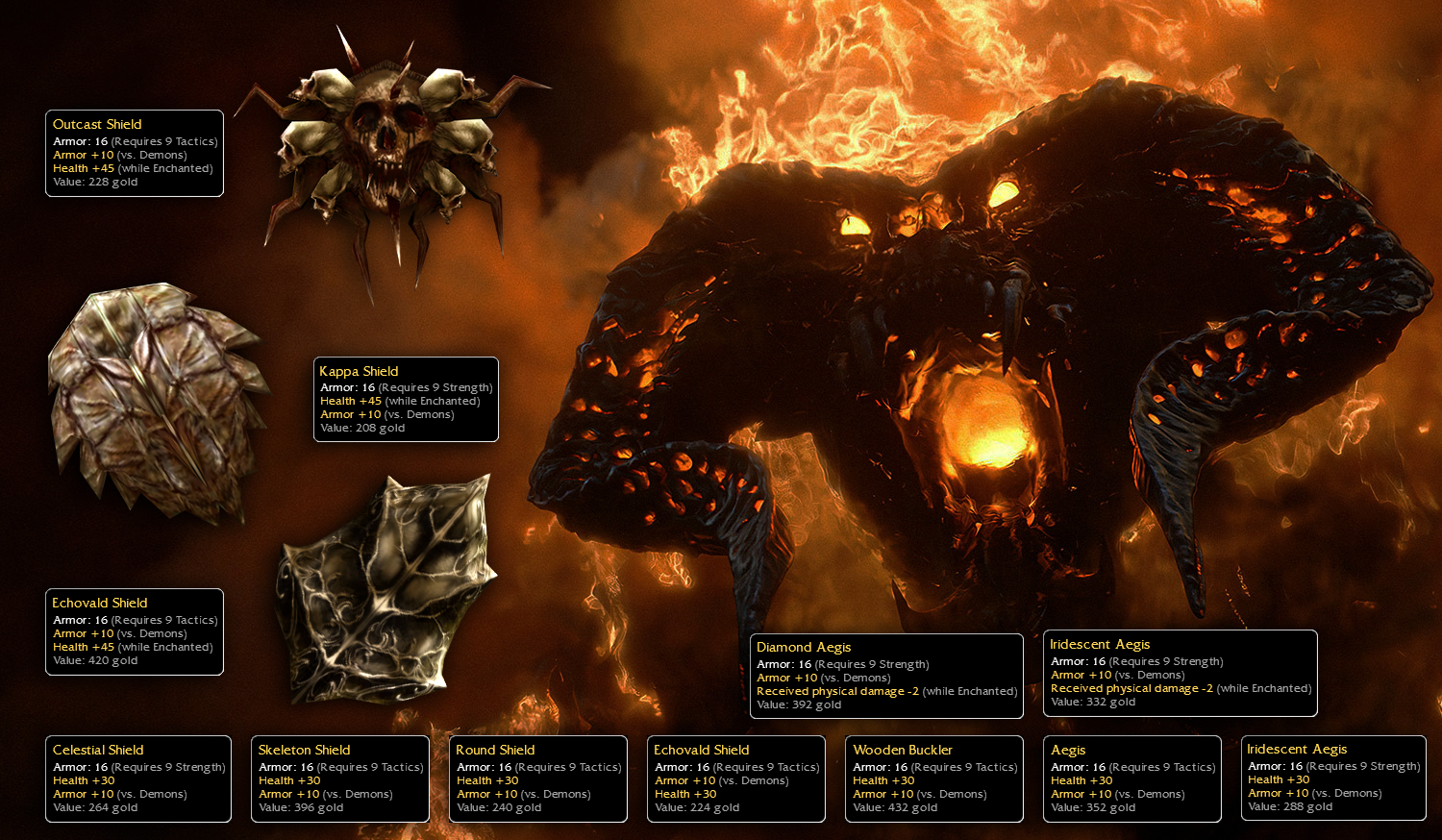This screenshot has width=1442, height=840.
Task: Pick the Iridescent Aegis worth 288 gold
Action: (x=1333, y=778)
